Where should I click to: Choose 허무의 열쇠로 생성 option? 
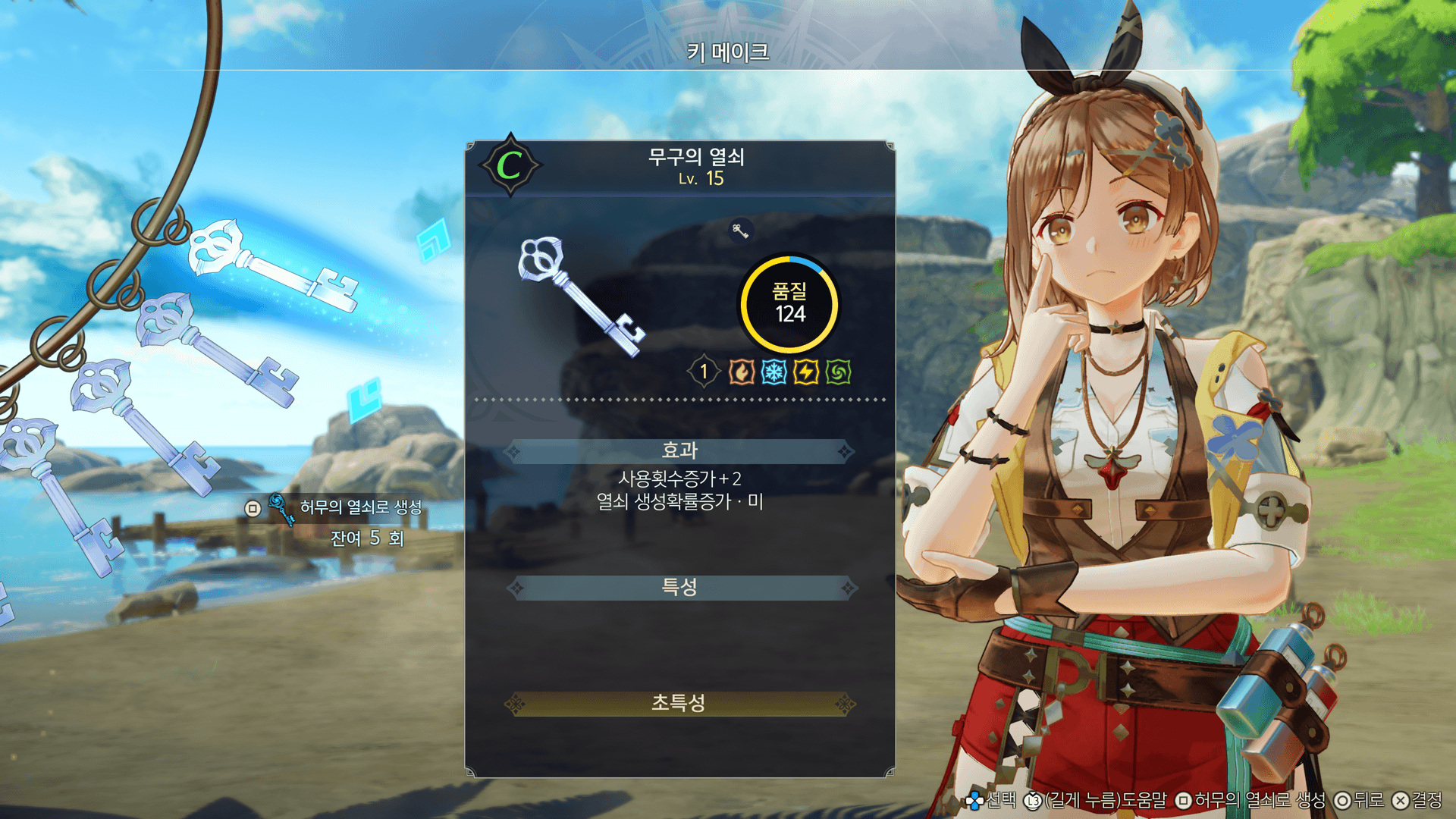[x=359, y=507]
